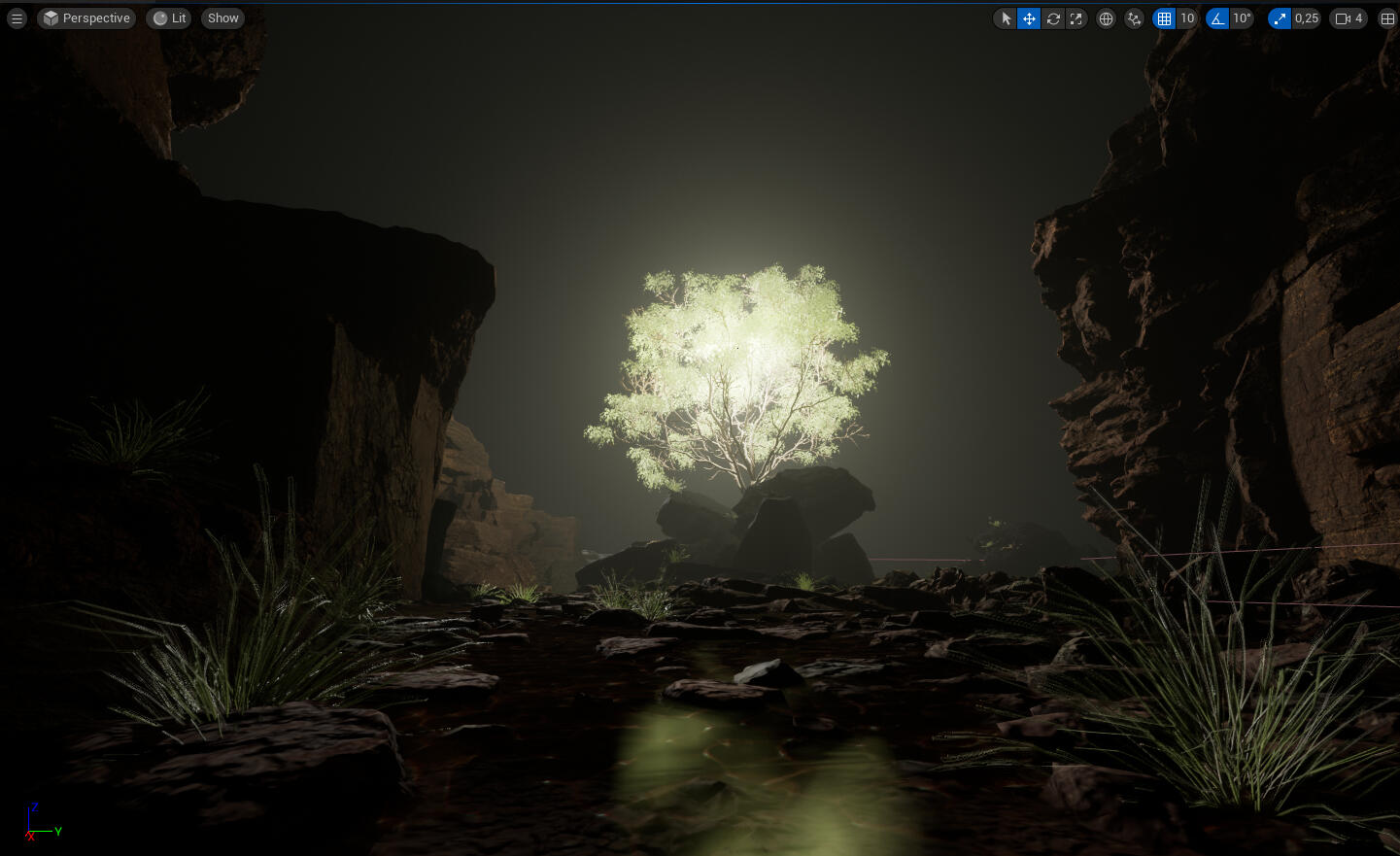Click the maximize viewport layout icon top right

coord(1387,18)
